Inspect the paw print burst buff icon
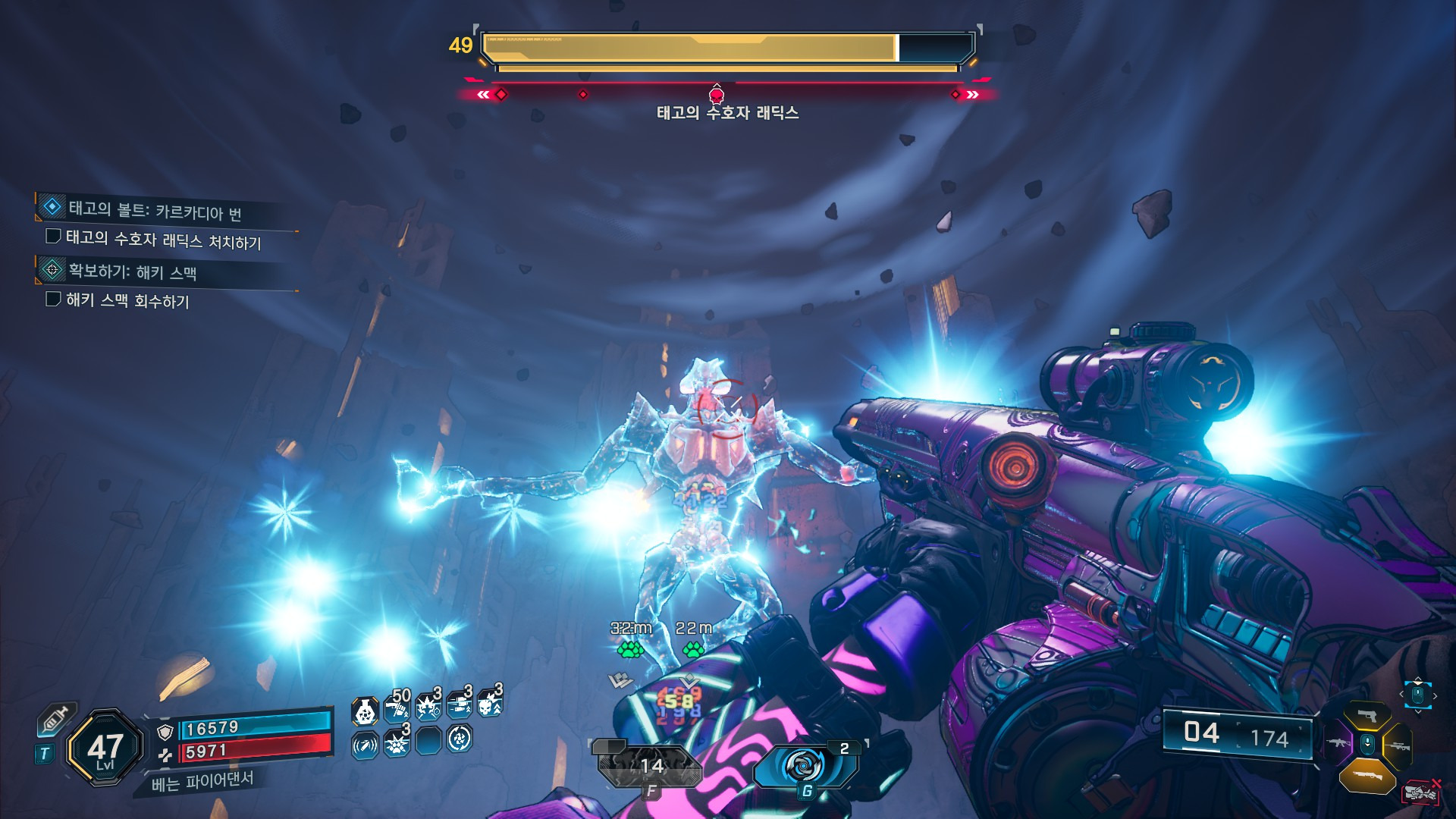This screenshot has height=819, width=1456. coord(396,742)
